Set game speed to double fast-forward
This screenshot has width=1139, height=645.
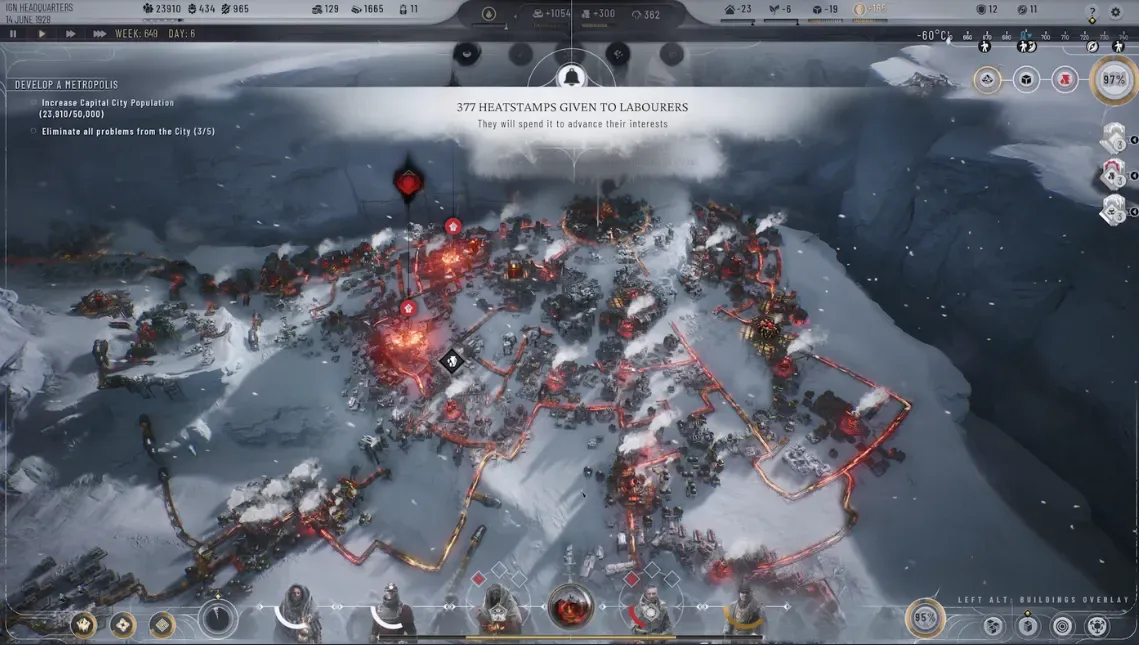click(x=71, y=33)
